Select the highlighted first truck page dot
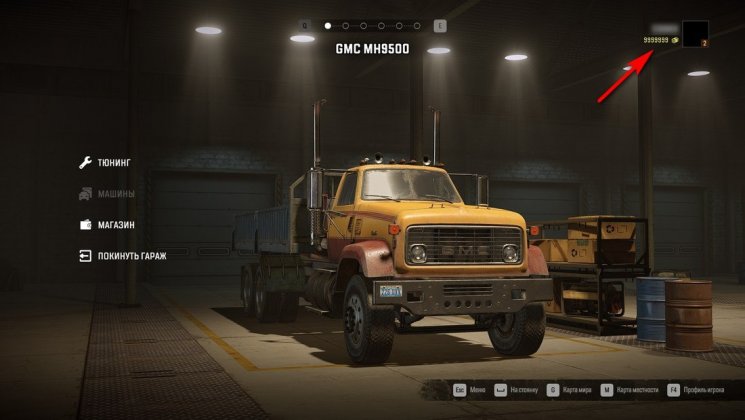745x420 pixels. pos(327,25)
